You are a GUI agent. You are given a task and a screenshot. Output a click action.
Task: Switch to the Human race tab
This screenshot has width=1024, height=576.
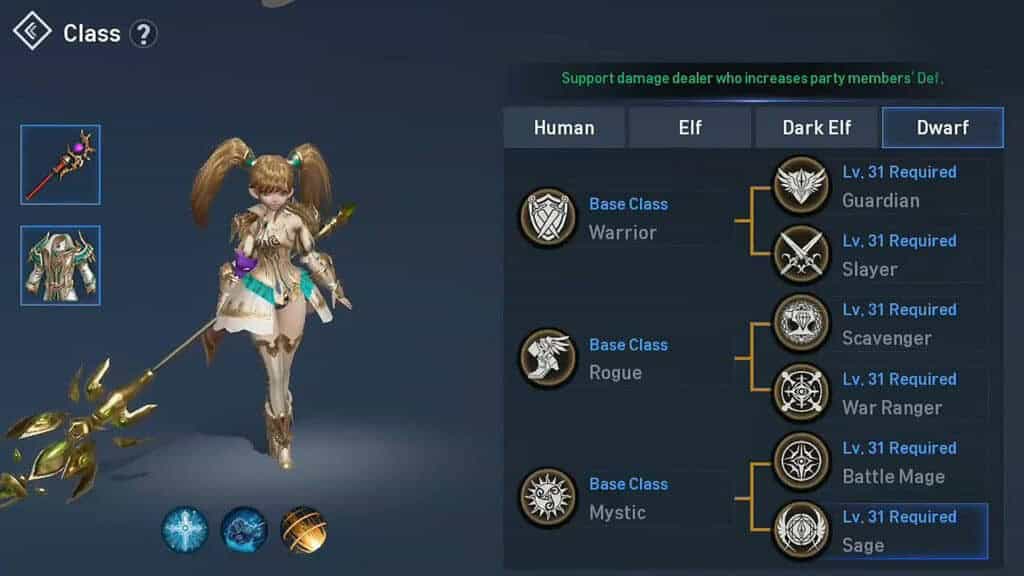click(x=564, y=127)
